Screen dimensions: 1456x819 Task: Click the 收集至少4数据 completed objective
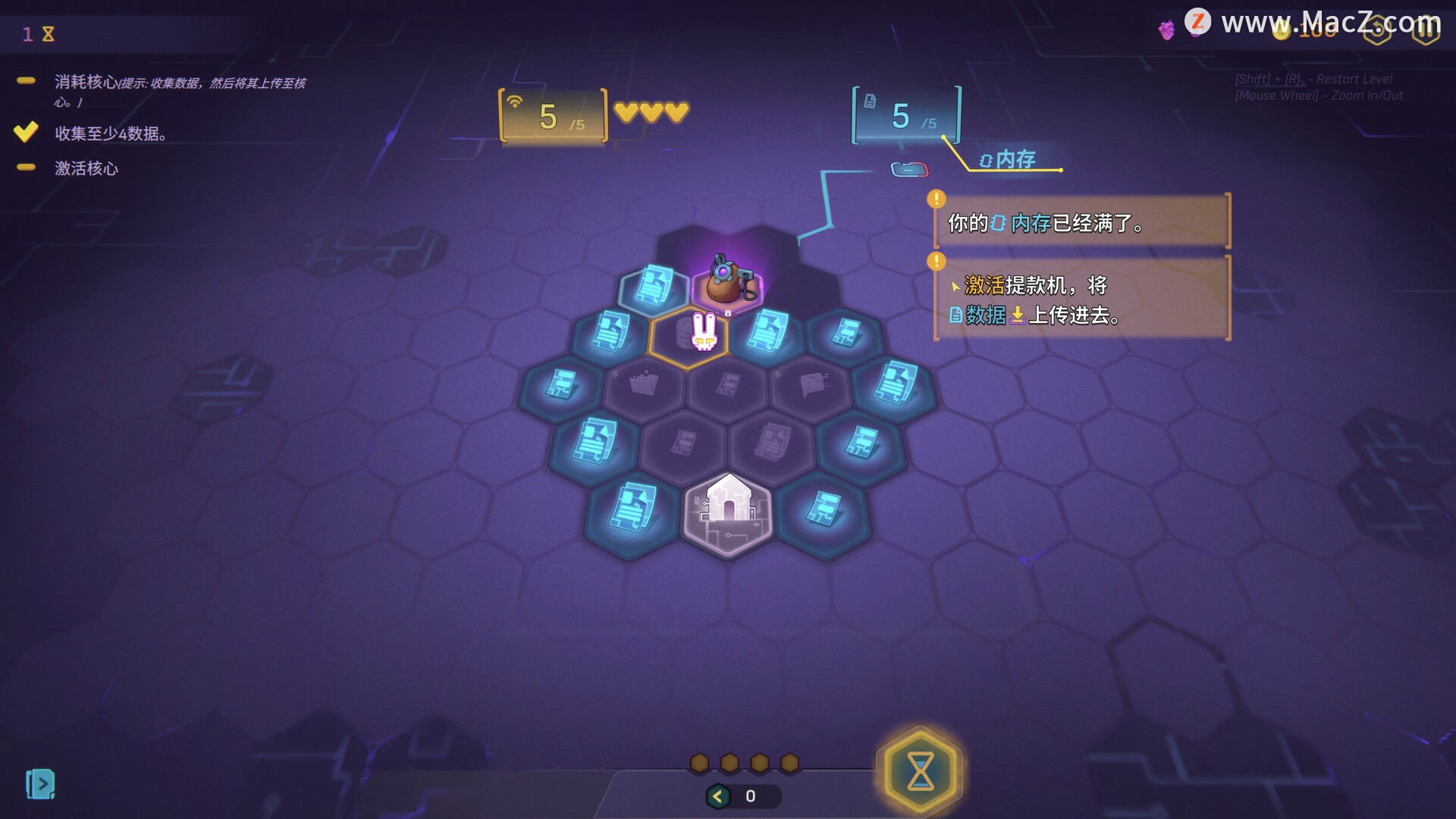(x=110, y=133)
